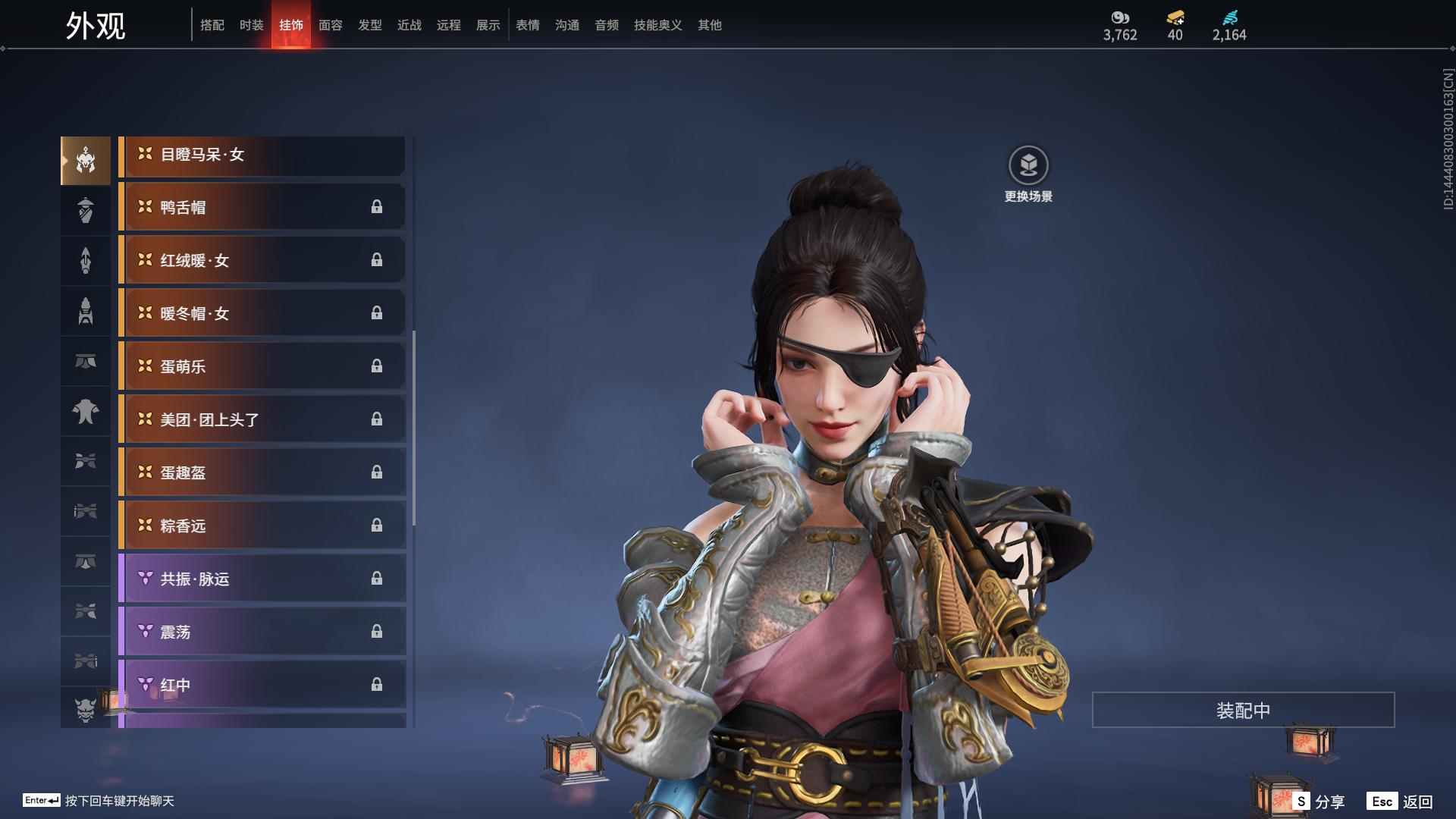Viewport: 1456px width, 819px height.
Task: Pick the 红绒暖·女 accessory
Action: point(262,261)
